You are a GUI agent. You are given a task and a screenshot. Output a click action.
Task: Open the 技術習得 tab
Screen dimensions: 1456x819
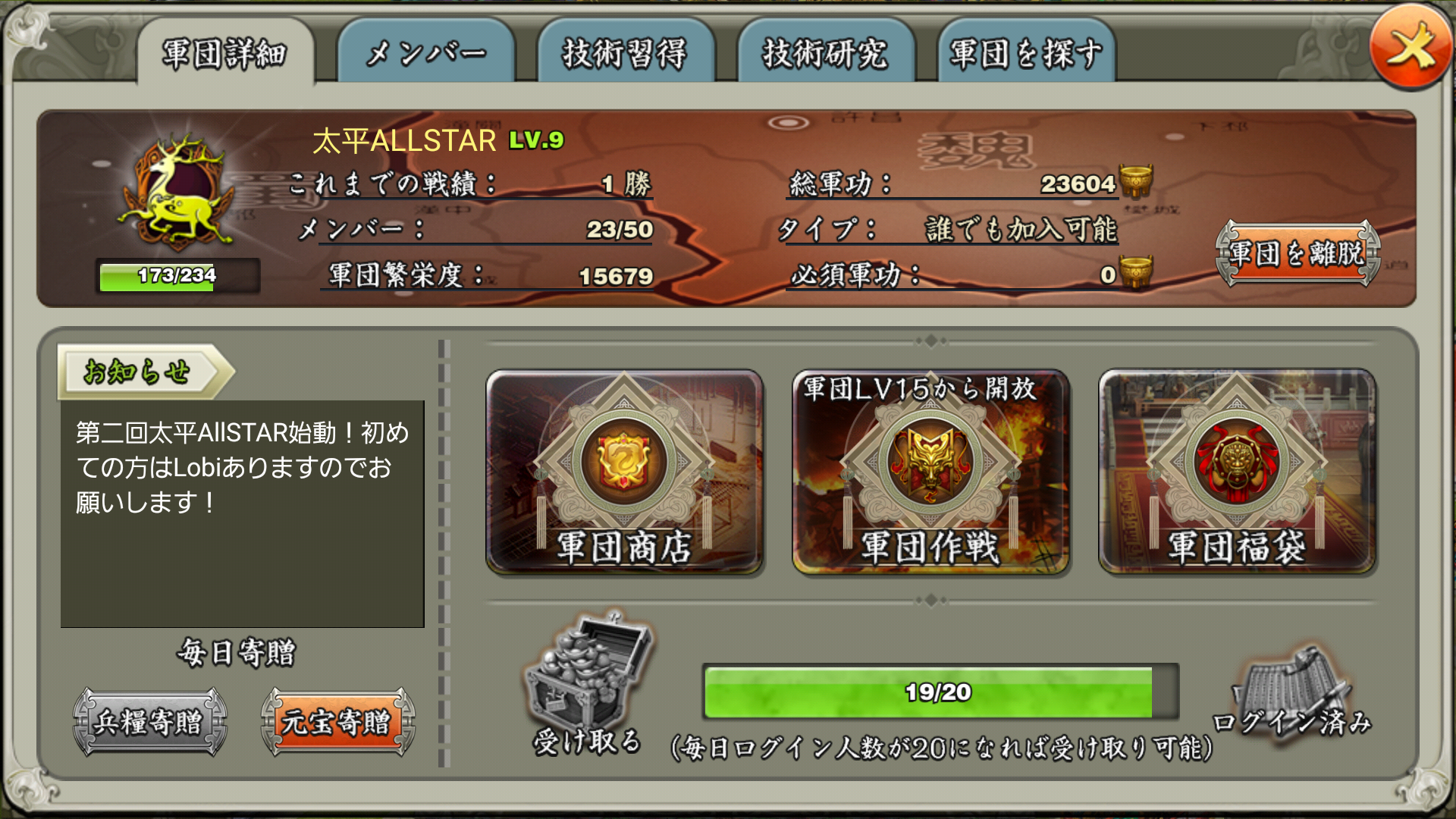(626, 51)
